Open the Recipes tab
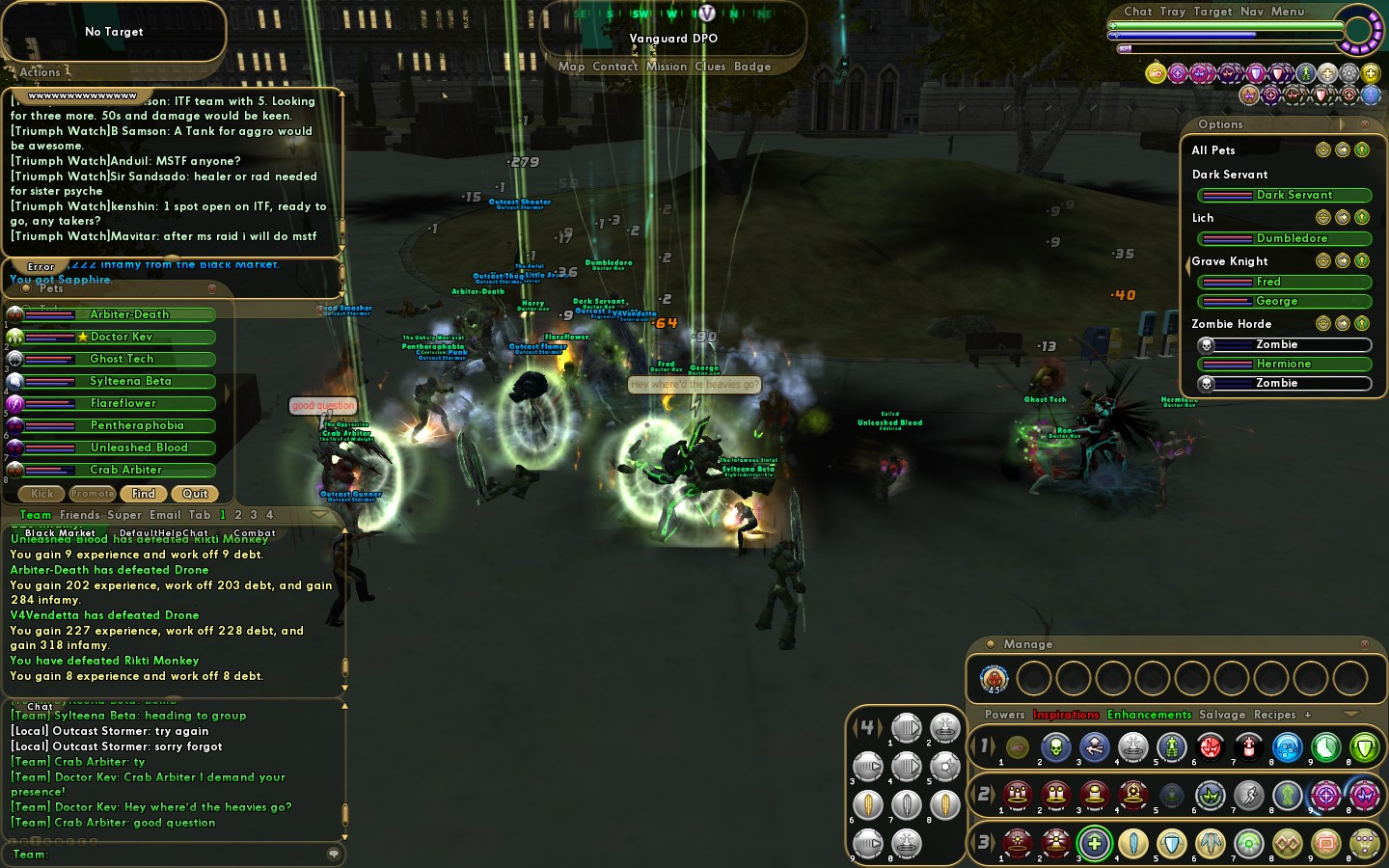This screenshot has width=1389, height=868. point(1274,715)
